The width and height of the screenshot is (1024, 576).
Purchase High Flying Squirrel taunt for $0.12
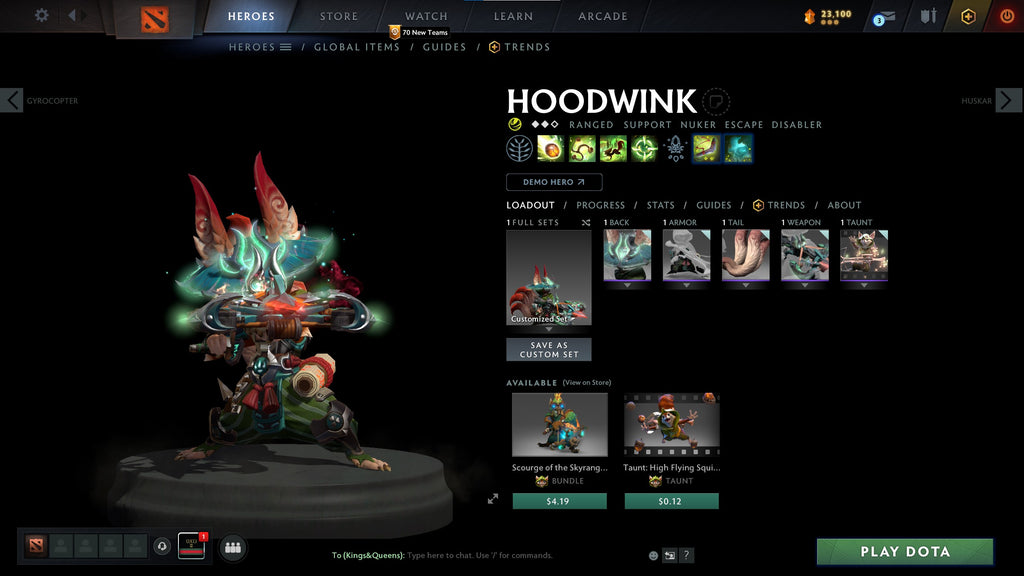pyautogui.click(x=671, y=501)
